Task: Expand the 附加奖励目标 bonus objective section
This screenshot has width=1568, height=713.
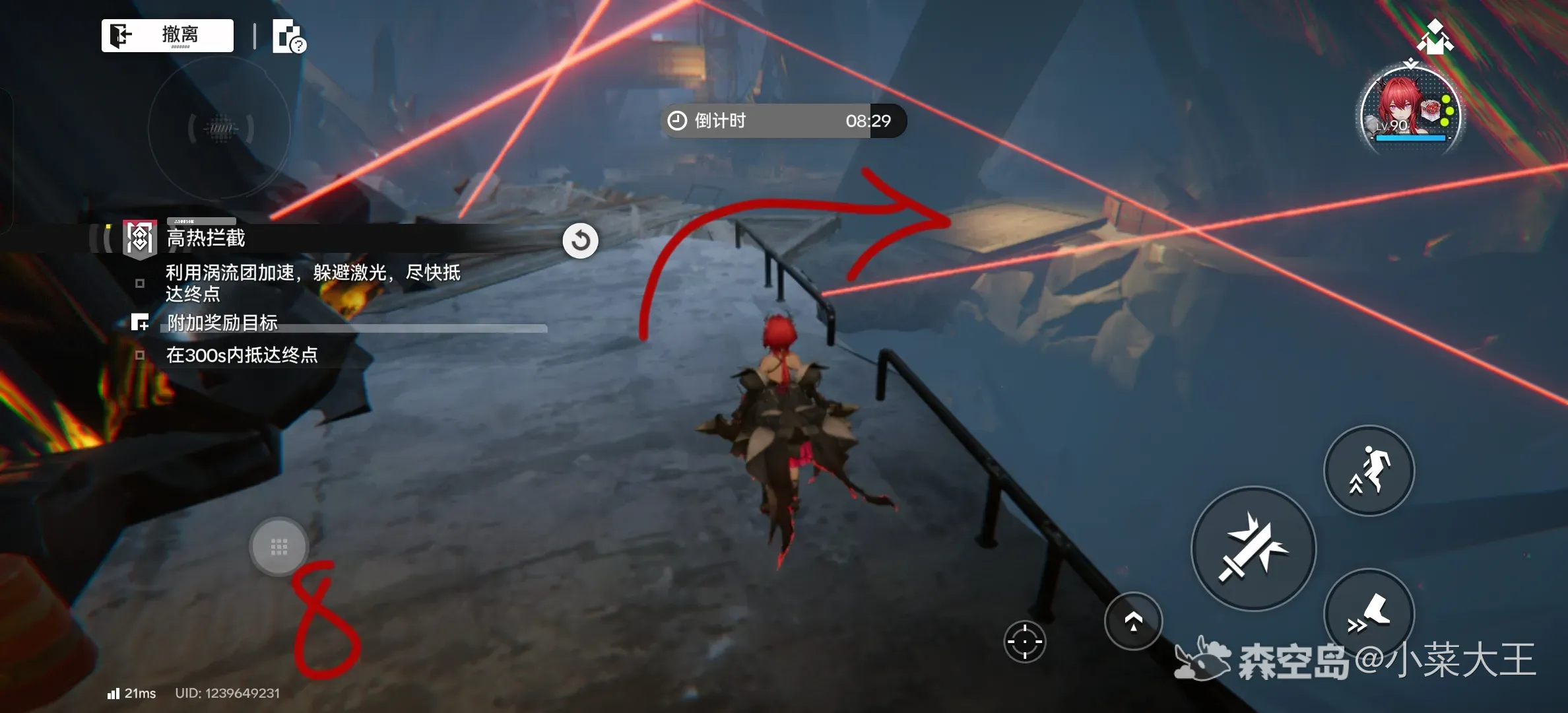Action: pyautogui.click(x=222, y=323)
